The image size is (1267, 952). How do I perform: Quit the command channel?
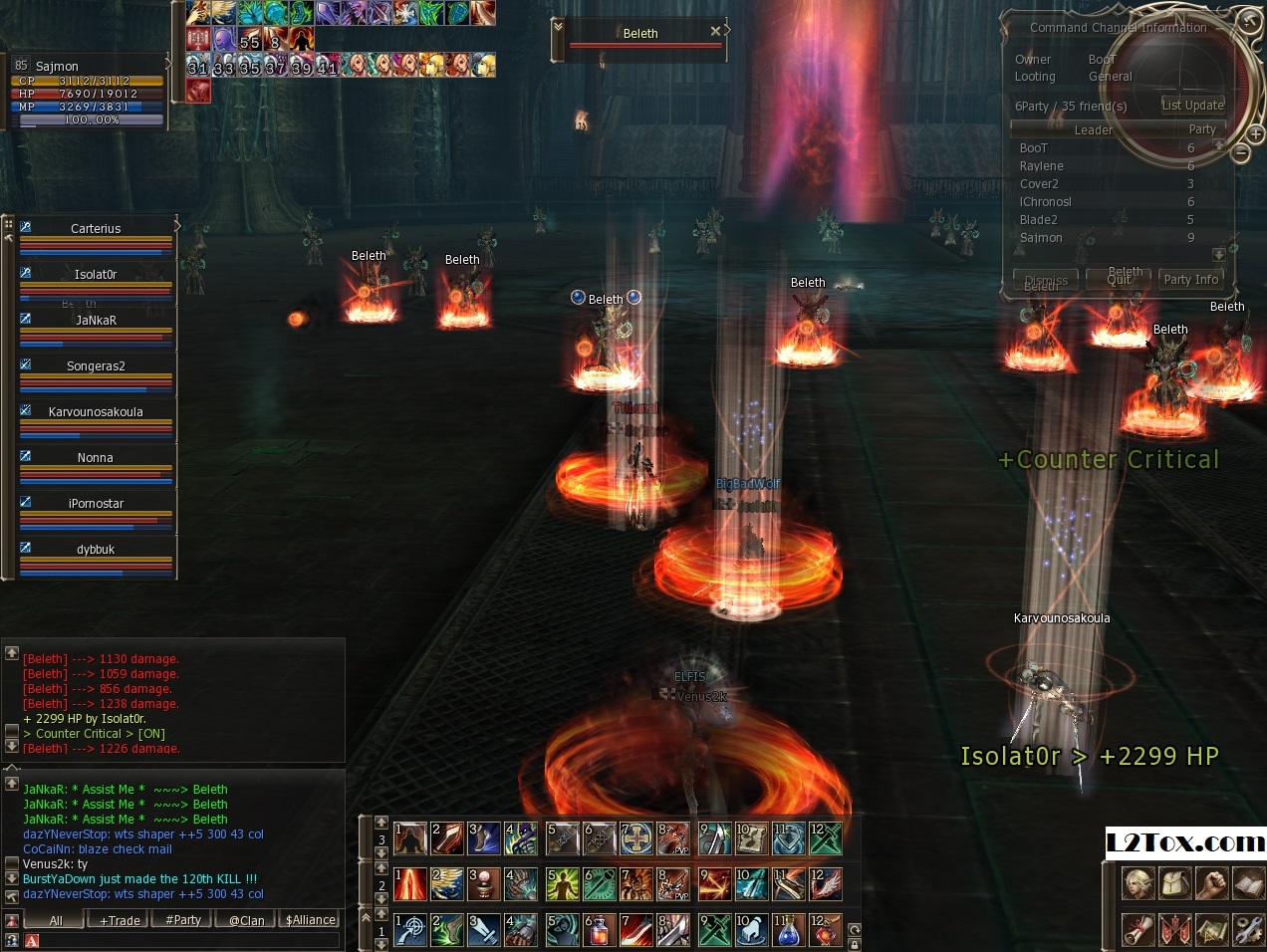coord(1119,280)
